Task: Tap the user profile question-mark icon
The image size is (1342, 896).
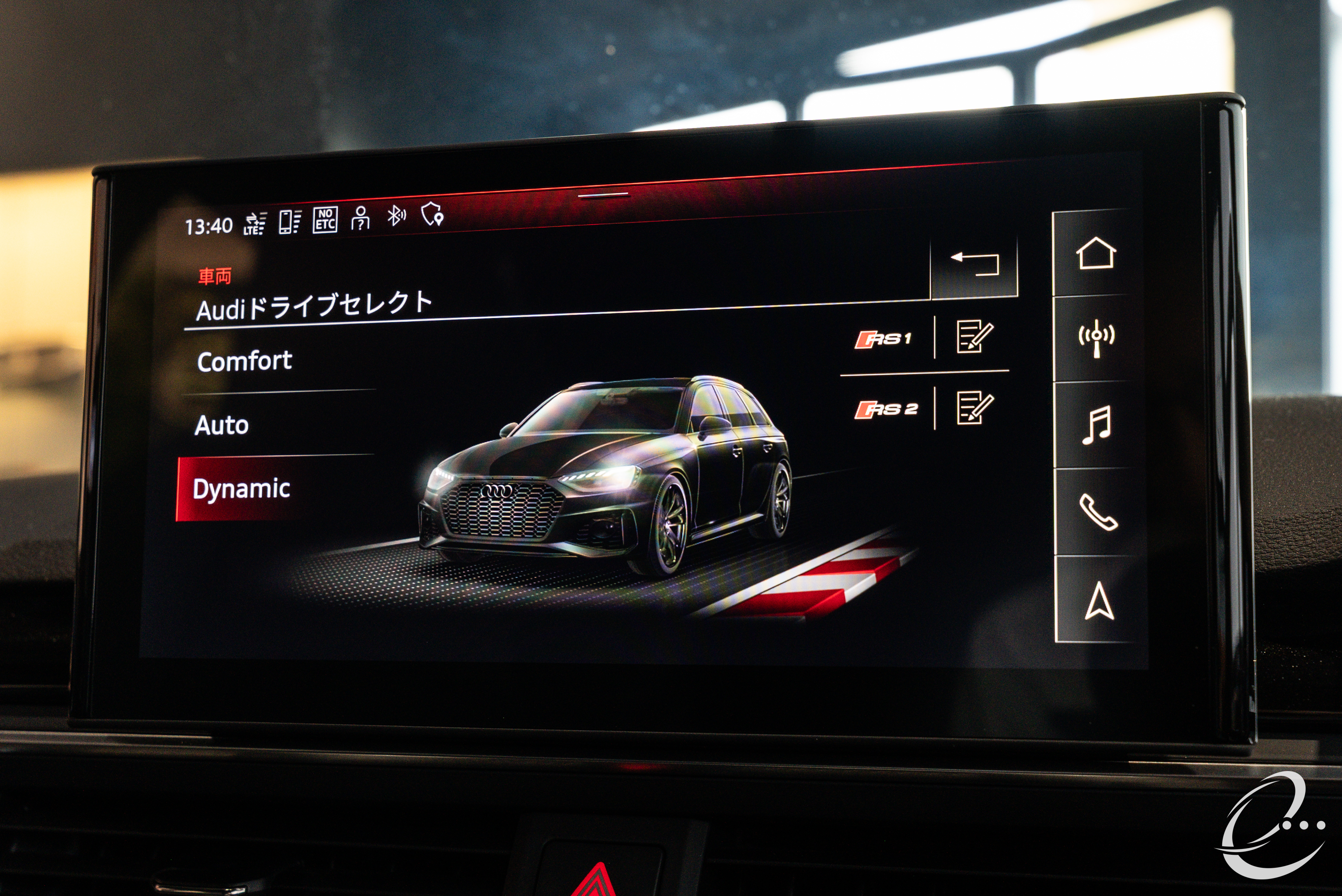Action: point(361,218)
